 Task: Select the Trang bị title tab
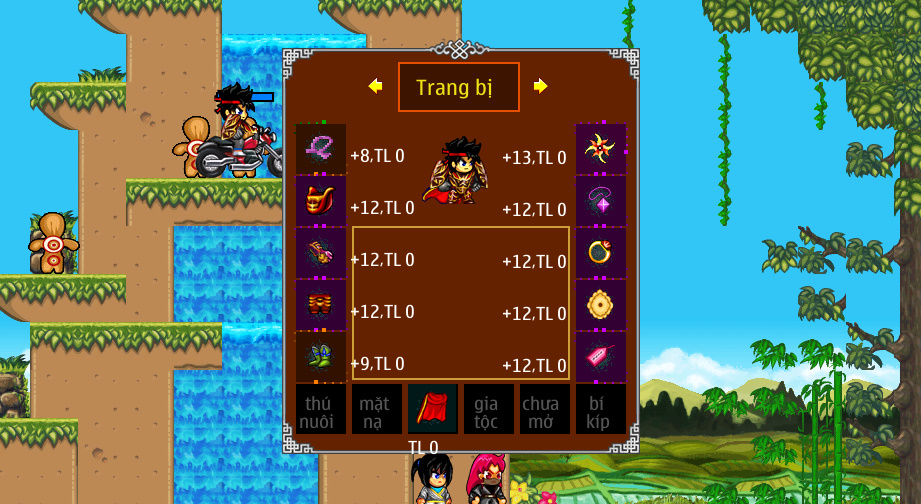pyautogui.click(x=458, y=87)
